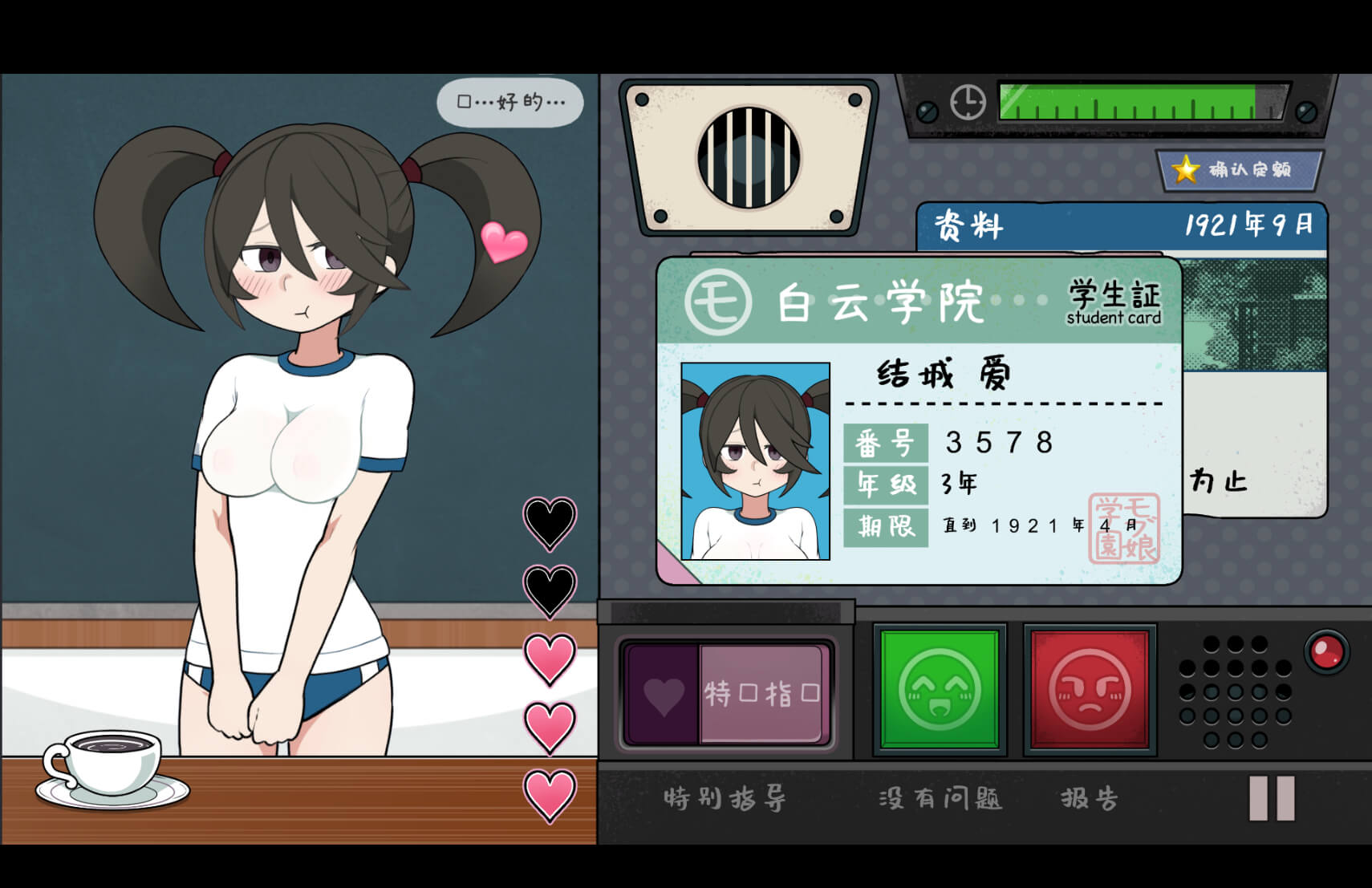1372x888 pixels.
Task: Open the 资料 information document
Action: click(x=1121, y=226)
